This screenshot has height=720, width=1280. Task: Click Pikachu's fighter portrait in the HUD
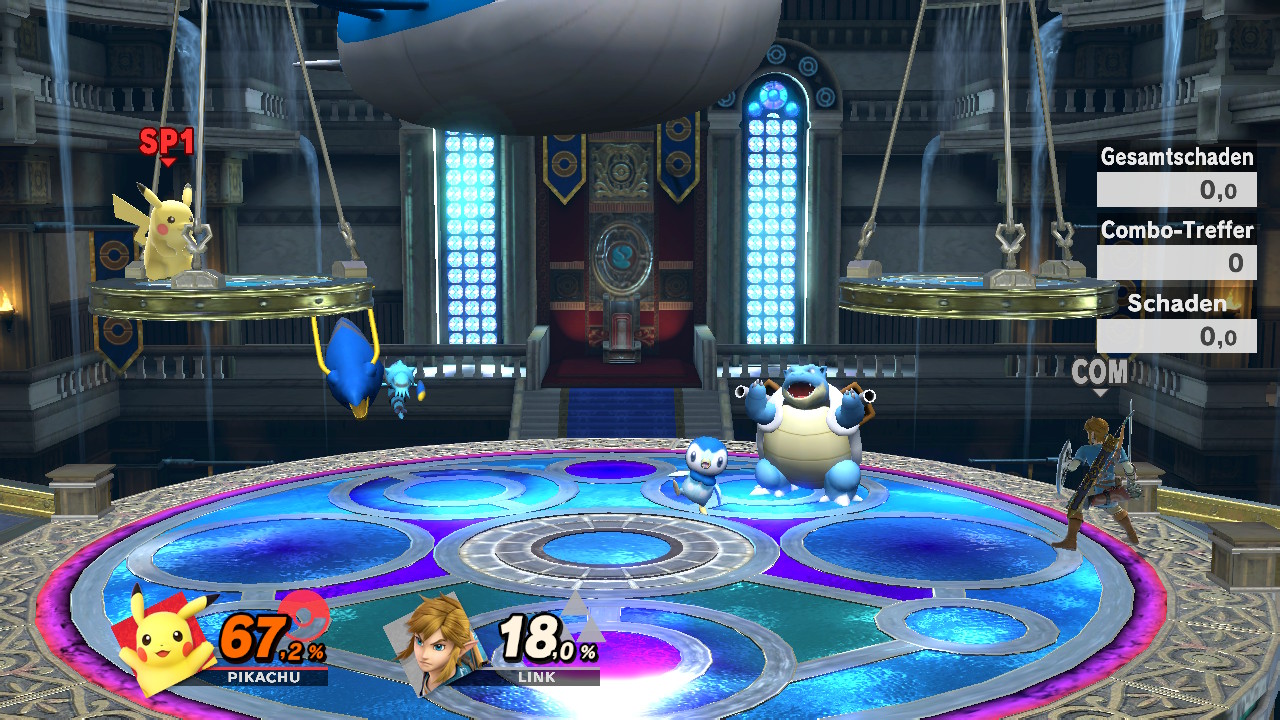(165, 641)
